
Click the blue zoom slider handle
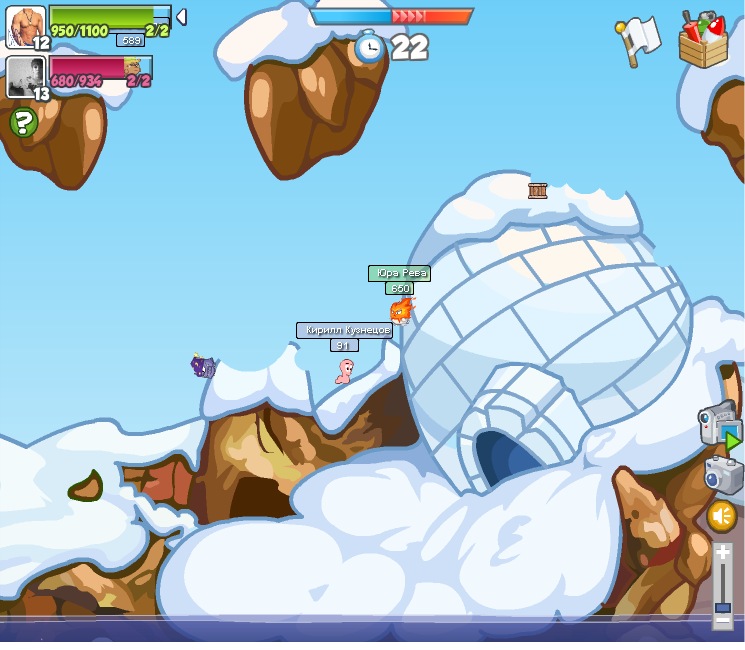[x=722, y=607]
